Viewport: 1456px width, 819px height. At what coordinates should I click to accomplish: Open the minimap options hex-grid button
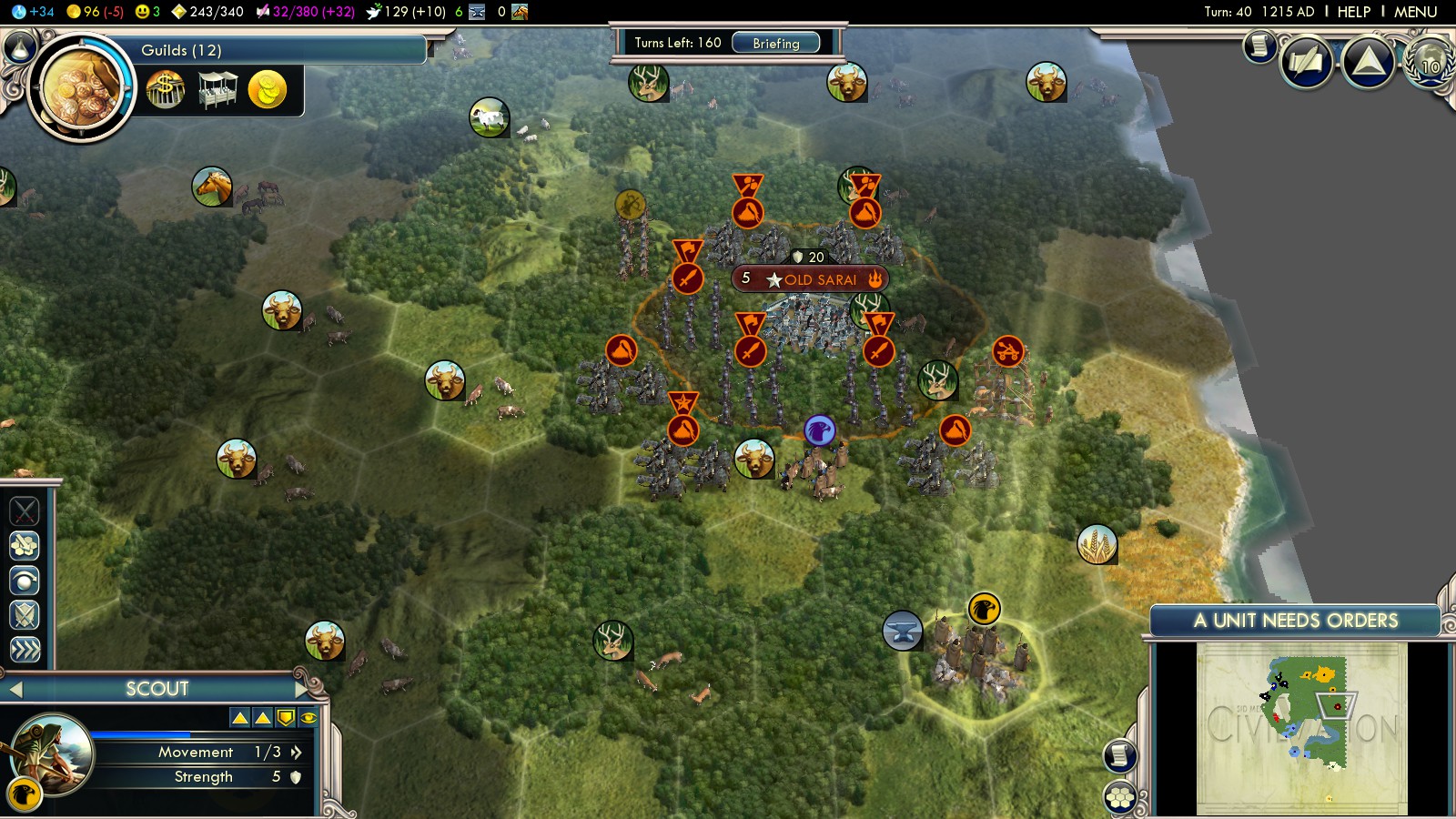(x=1119, y=798)
